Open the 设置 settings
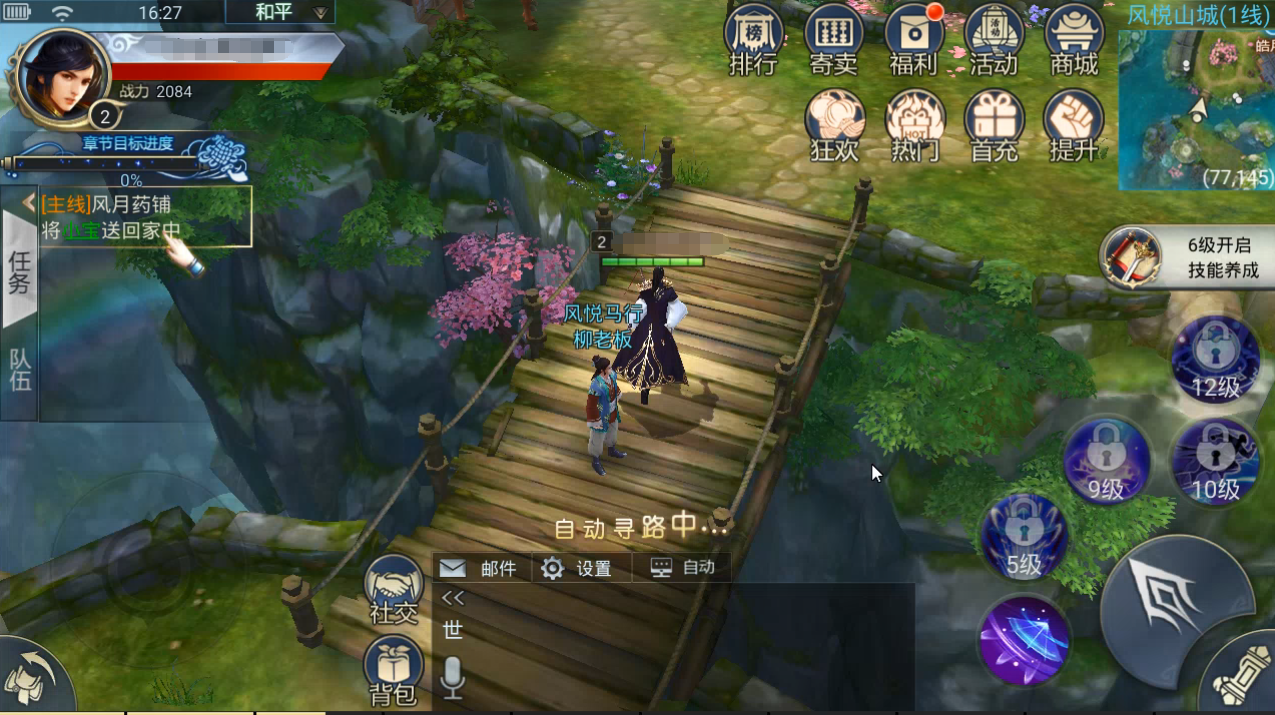 pyautogui.click(x=577, y=568)
